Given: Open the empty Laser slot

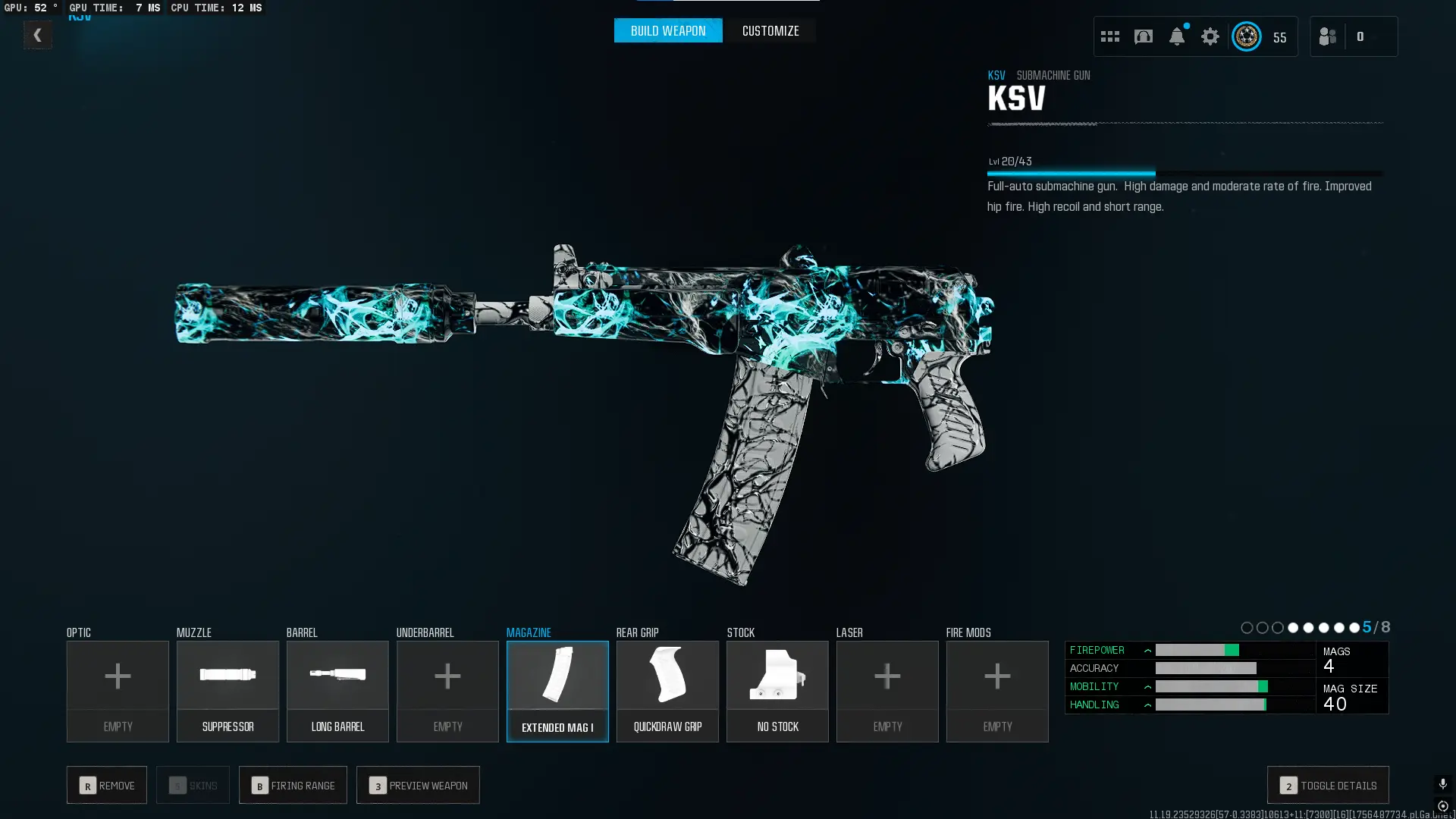Looking at the screenshot, I should click(x=887, y=691).
